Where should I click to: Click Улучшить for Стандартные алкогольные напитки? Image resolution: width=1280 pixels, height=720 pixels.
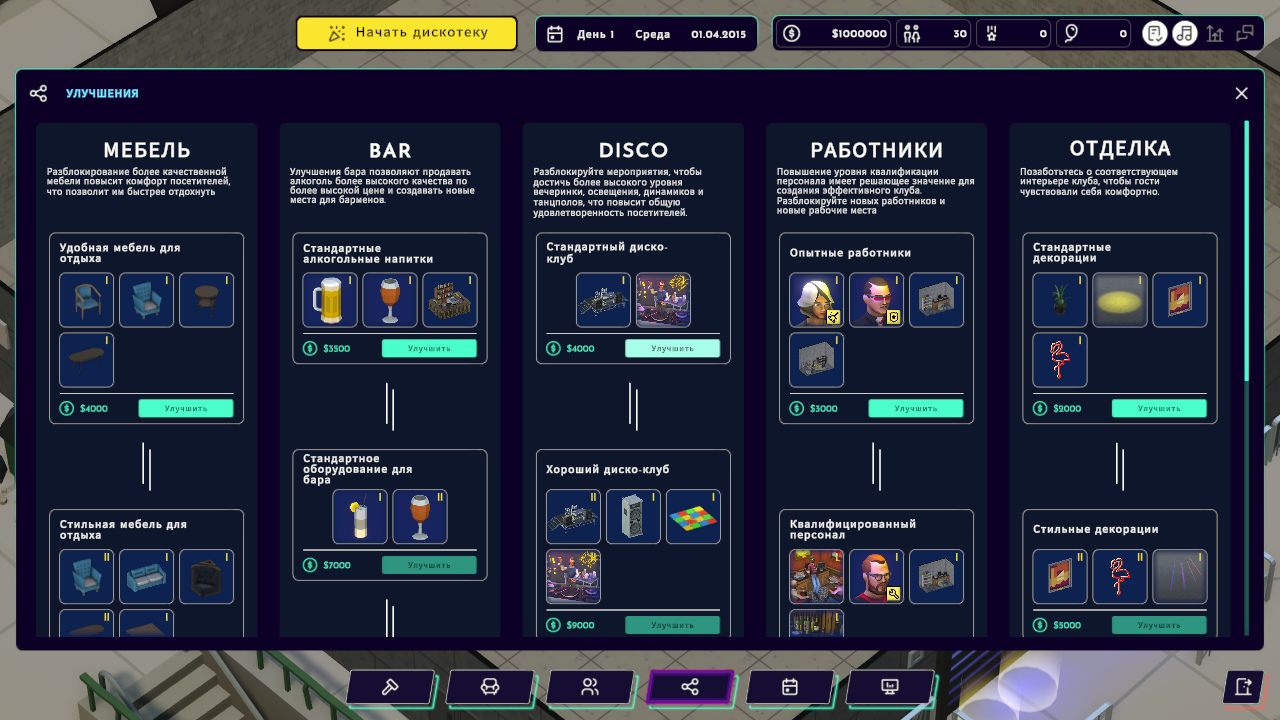point(430,347)
